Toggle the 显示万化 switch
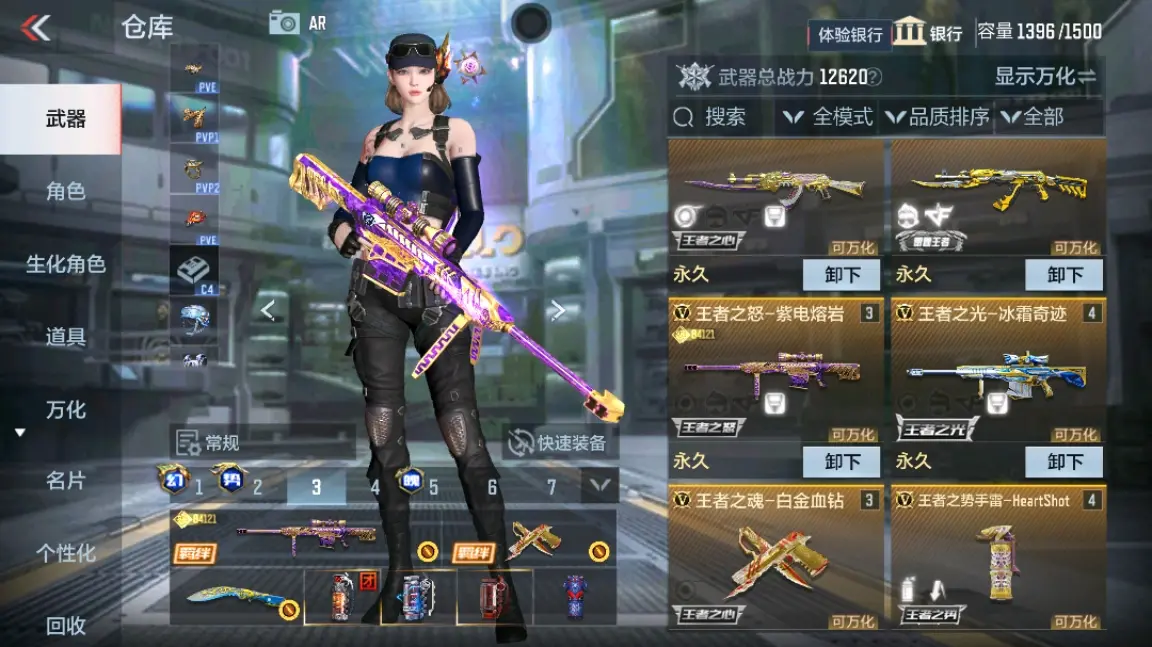This screenshot has height=647, width=1152. pos(1045,76)
